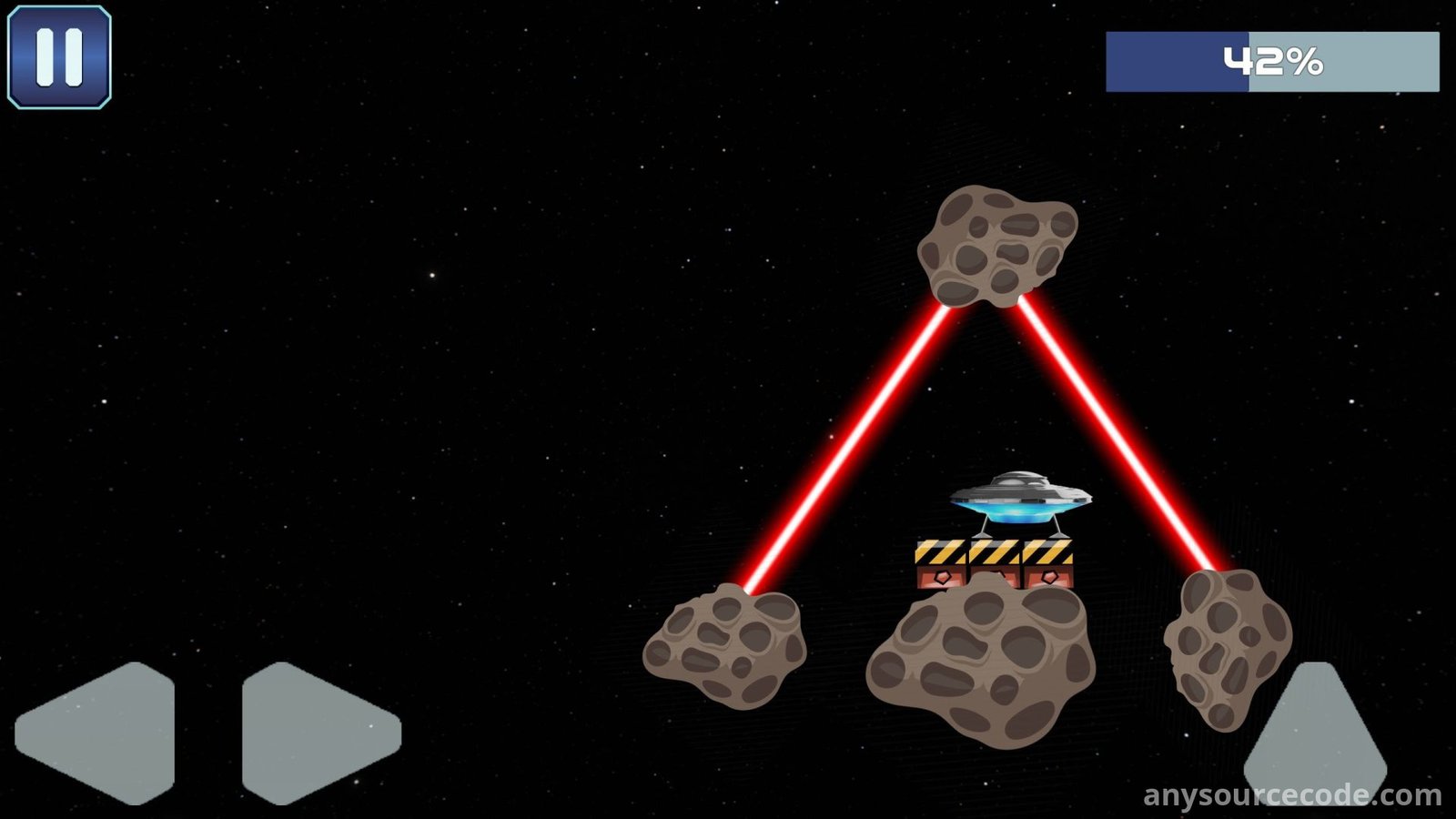Tap the left arrow steering control
The width and height of the screenshot is (1456, 819).
[100, 733]
